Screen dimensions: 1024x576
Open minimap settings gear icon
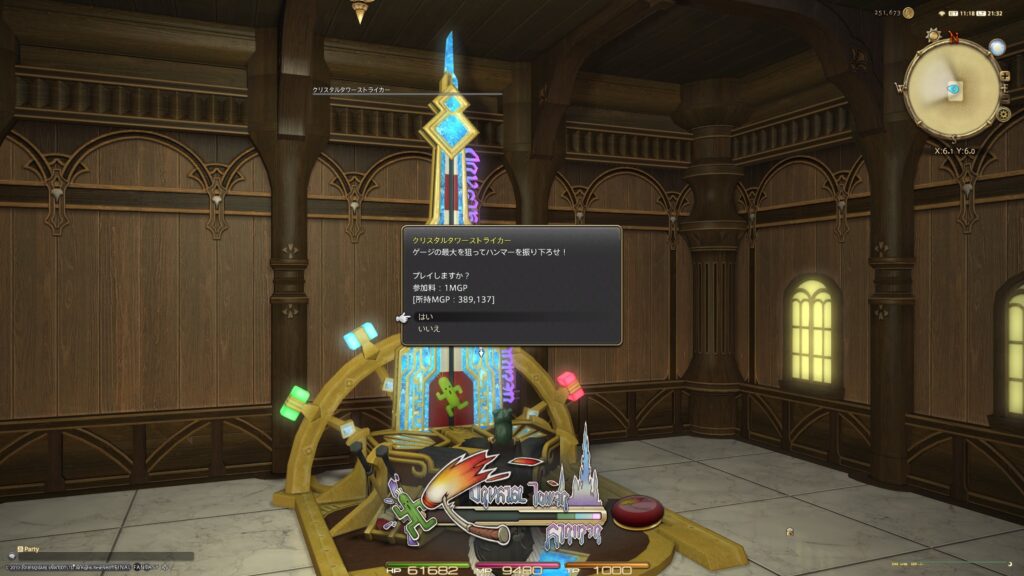click(x=1003, y=115)
